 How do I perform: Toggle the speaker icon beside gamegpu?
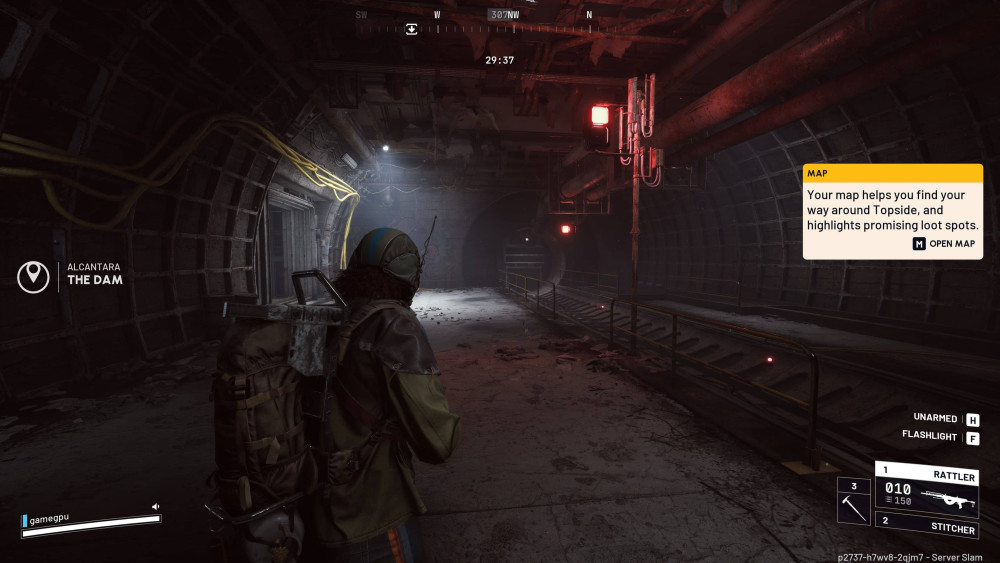(x=155, y=507)
